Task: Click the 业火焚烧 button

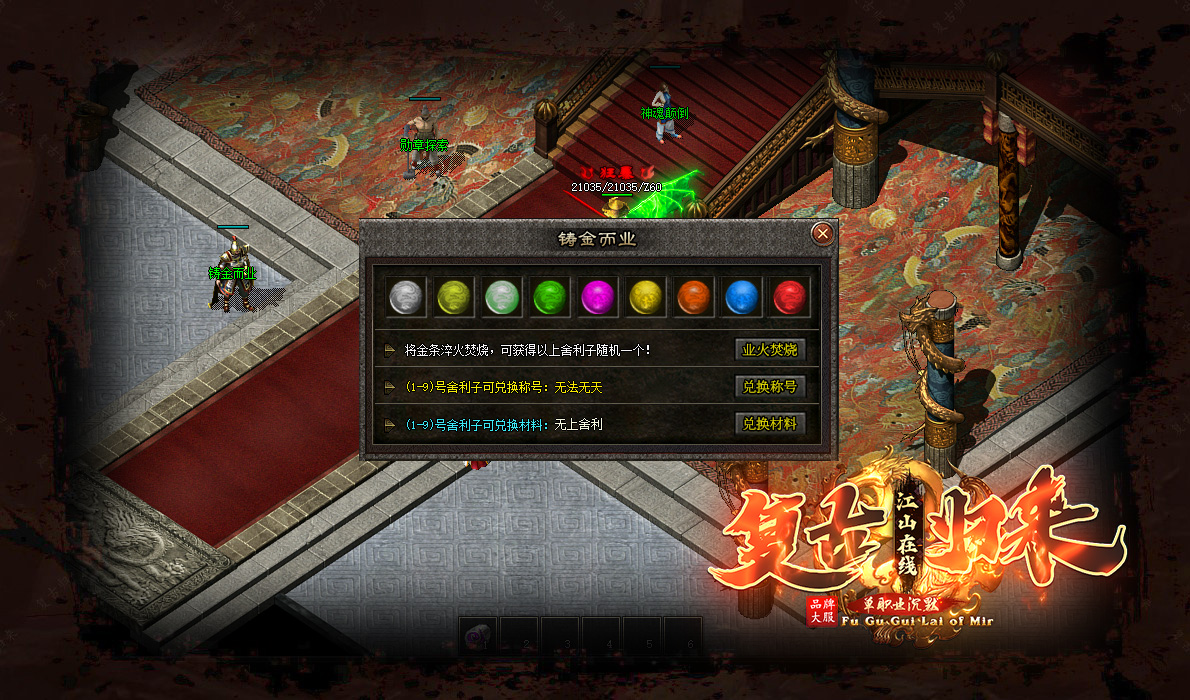Action: click(x=770, y=351)
